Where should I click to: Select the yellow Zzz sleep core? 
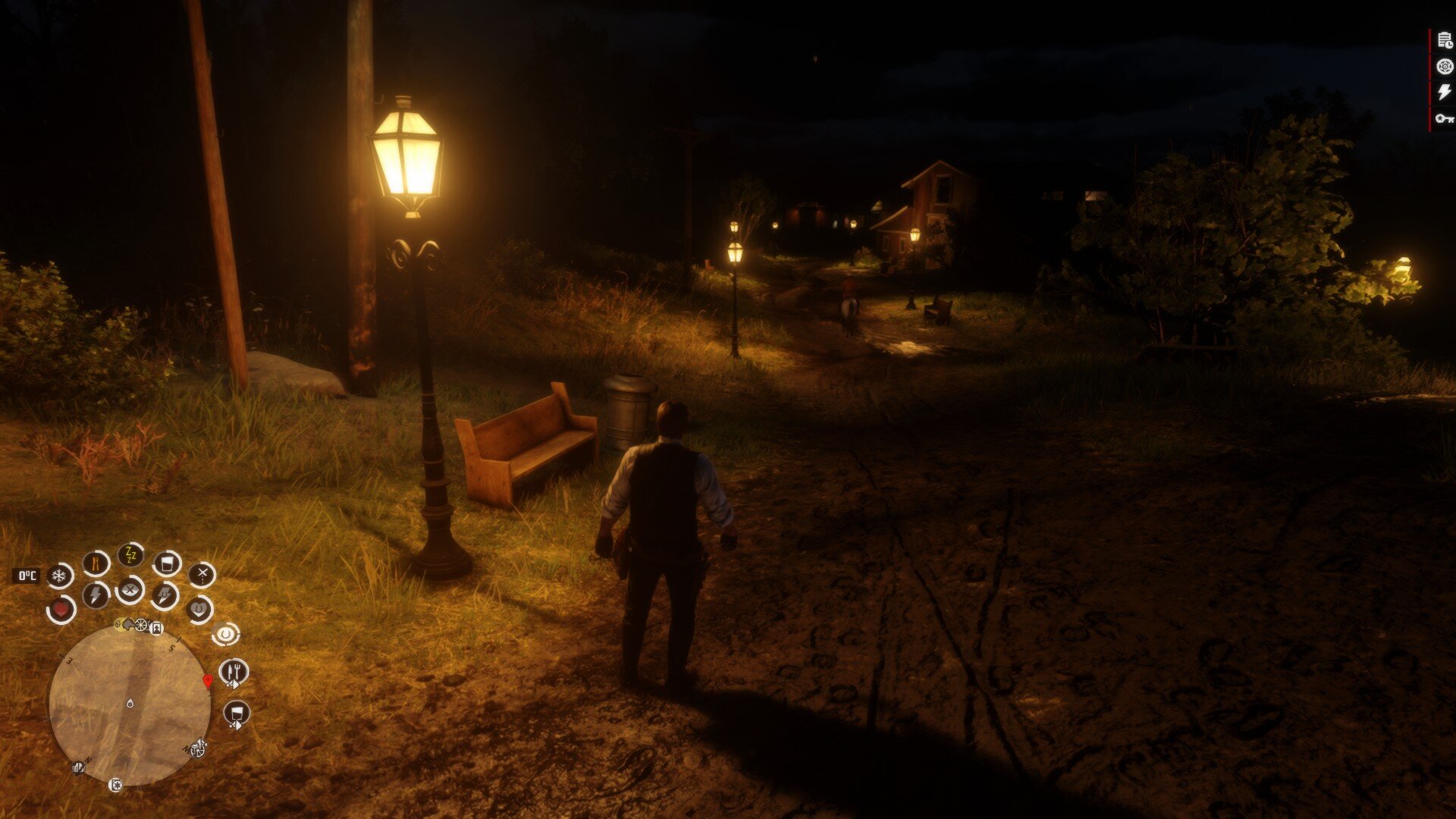tap(130, 556)
